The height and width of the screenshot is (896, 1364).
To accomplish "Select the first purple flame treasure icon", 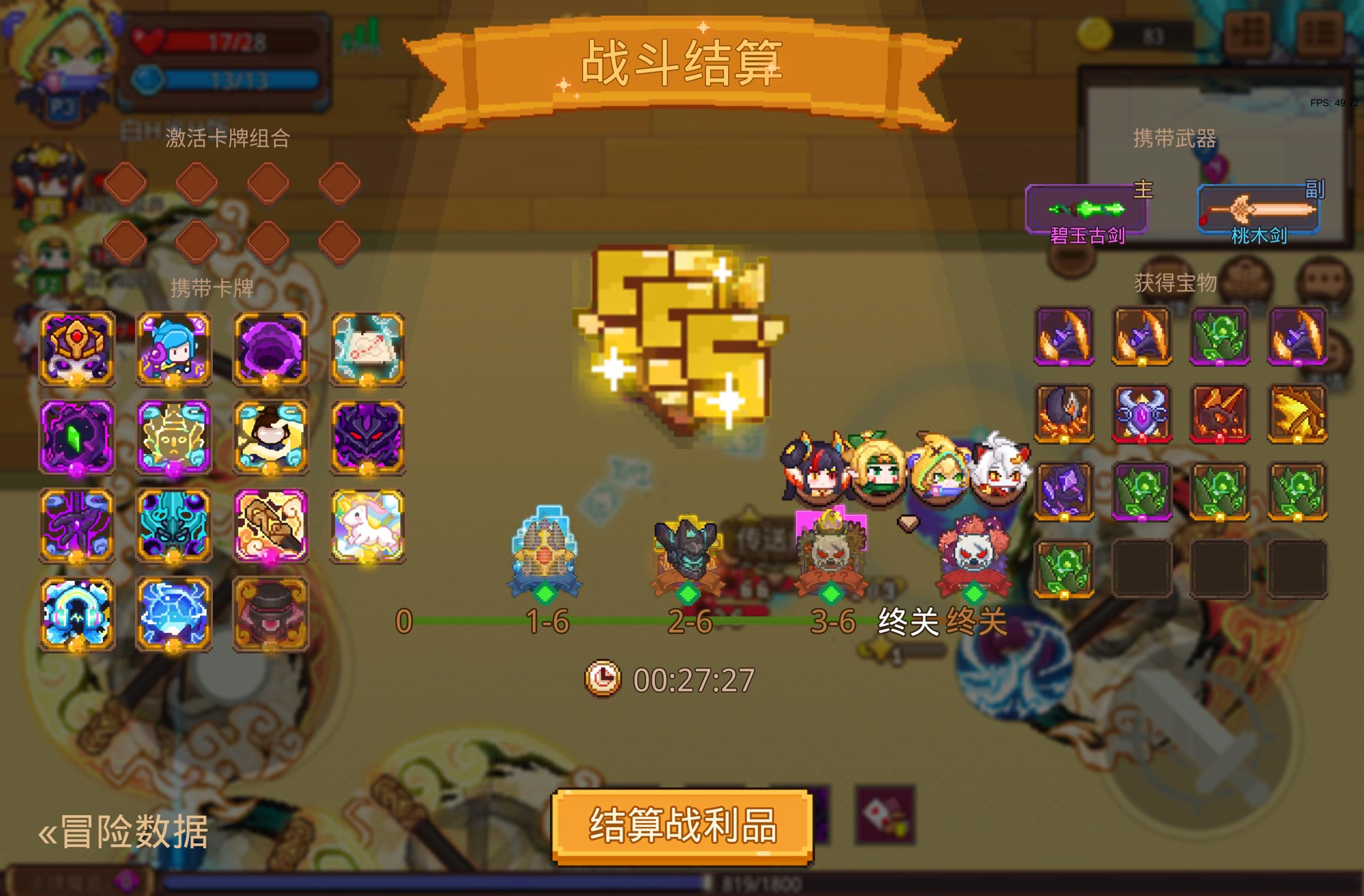I will tap(1064, 337).
